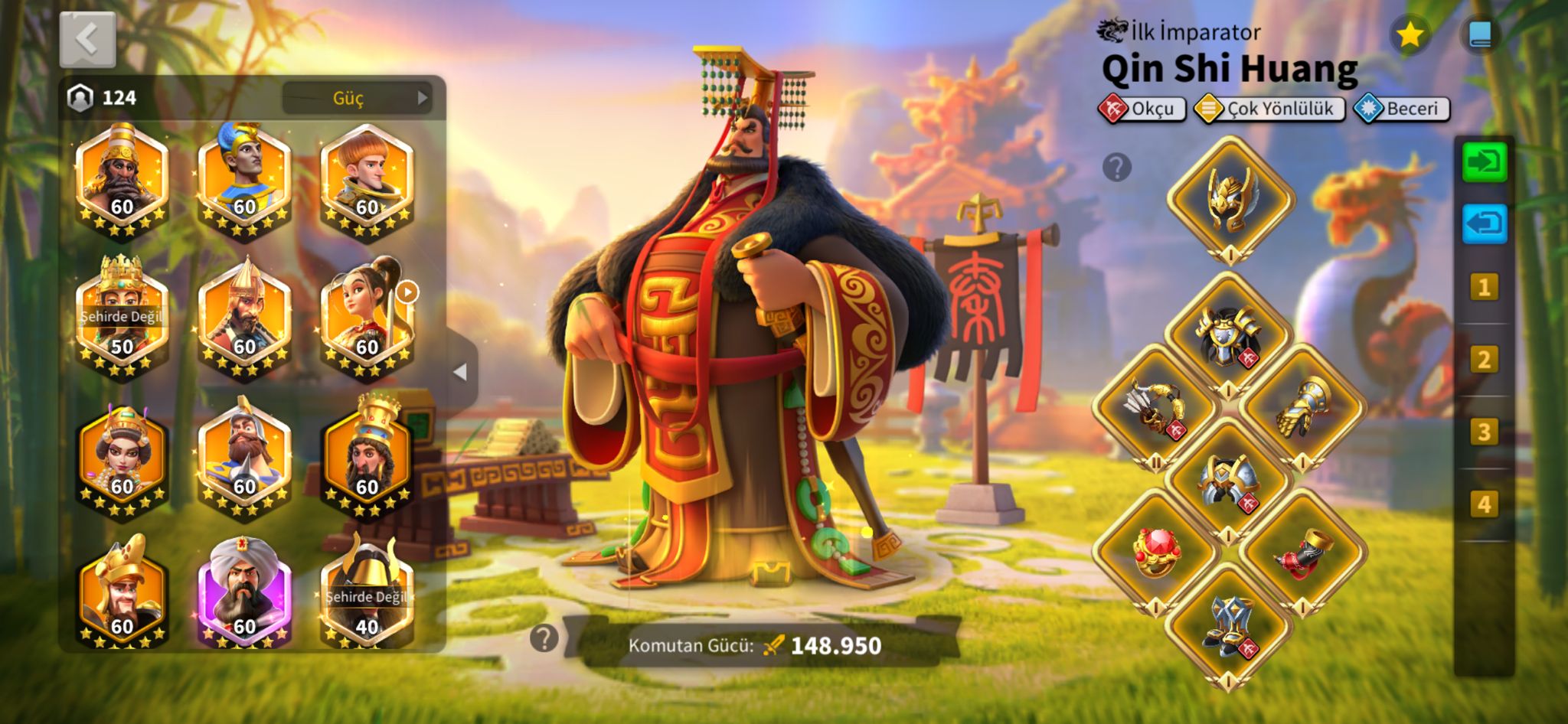The image size is (1568, 724).
Task: Select the female commander with ponytail
Action: (x=367, y=317)
